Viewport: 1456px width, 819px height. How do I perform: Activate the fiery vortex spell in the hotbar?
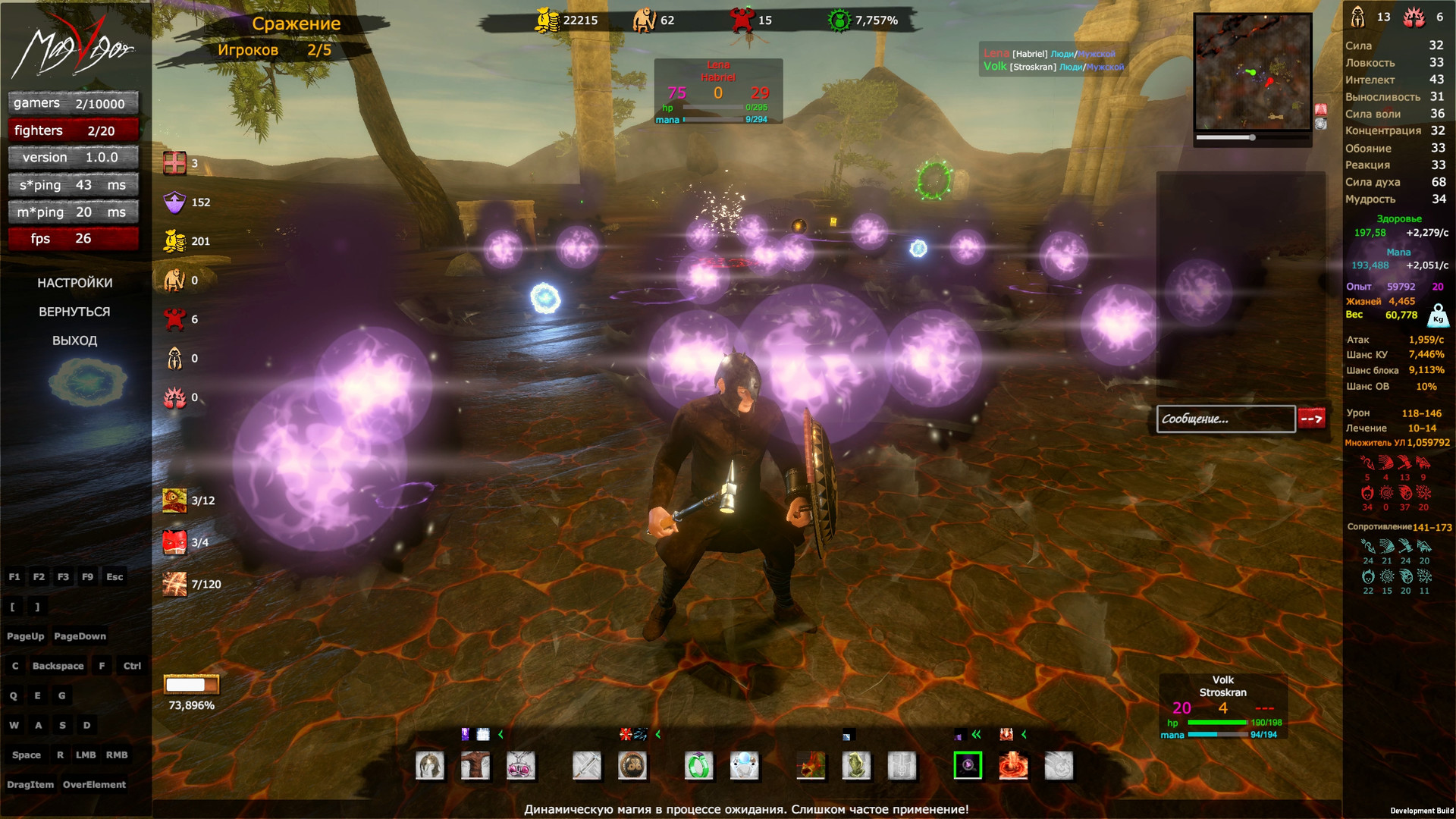click(x=1014, y=766)
